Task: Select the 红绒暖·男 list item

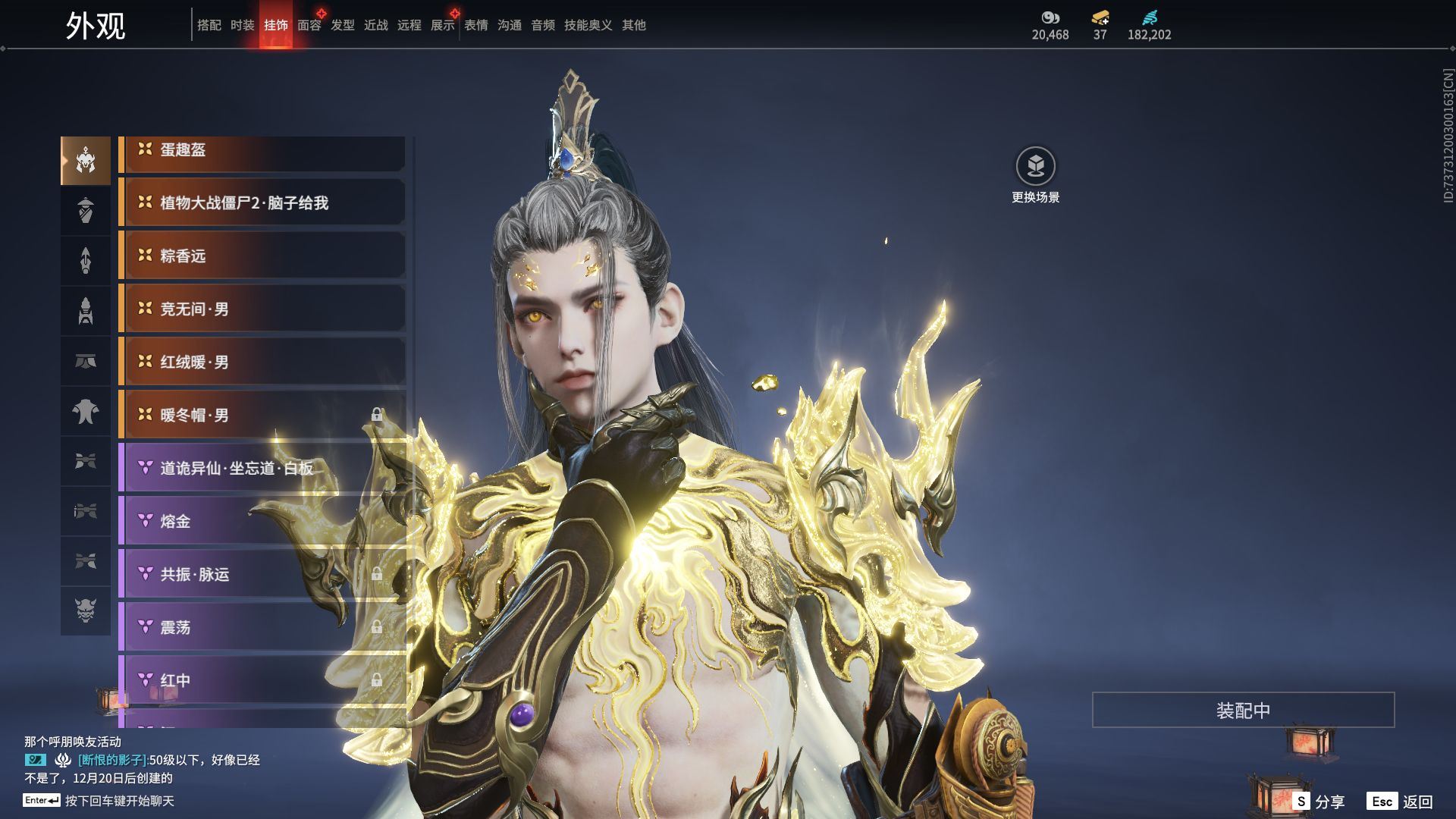Action: [x=262, y=362]
